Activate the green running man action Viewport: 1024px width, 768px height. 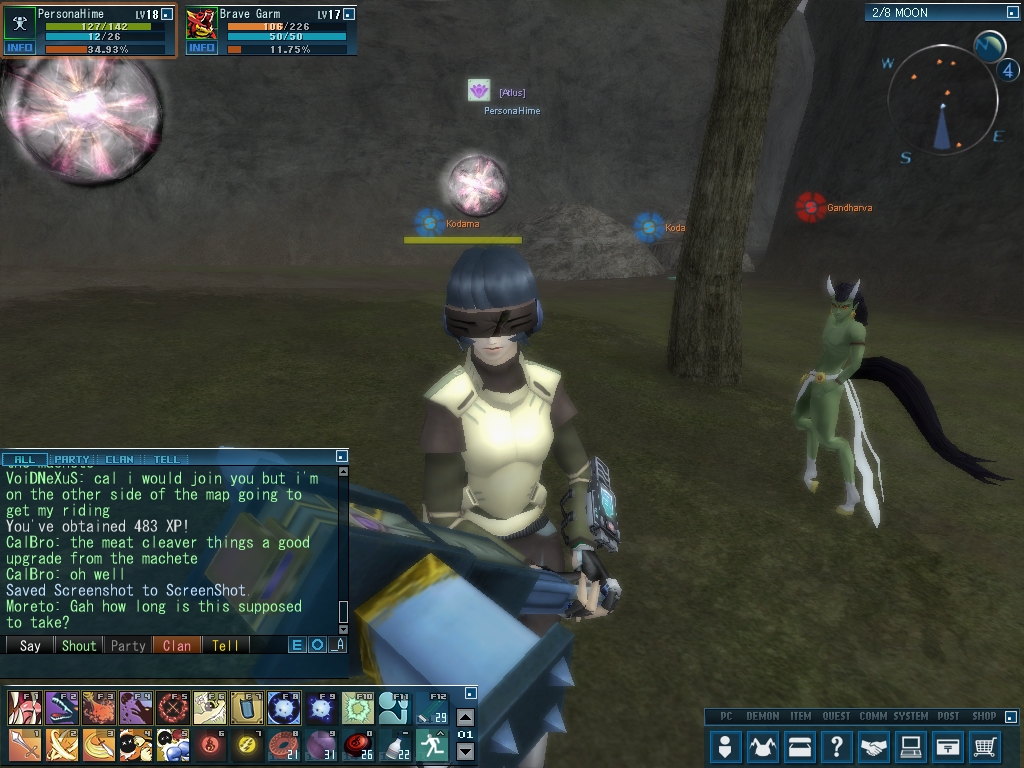pyautogui.click(x=432, y=745)
